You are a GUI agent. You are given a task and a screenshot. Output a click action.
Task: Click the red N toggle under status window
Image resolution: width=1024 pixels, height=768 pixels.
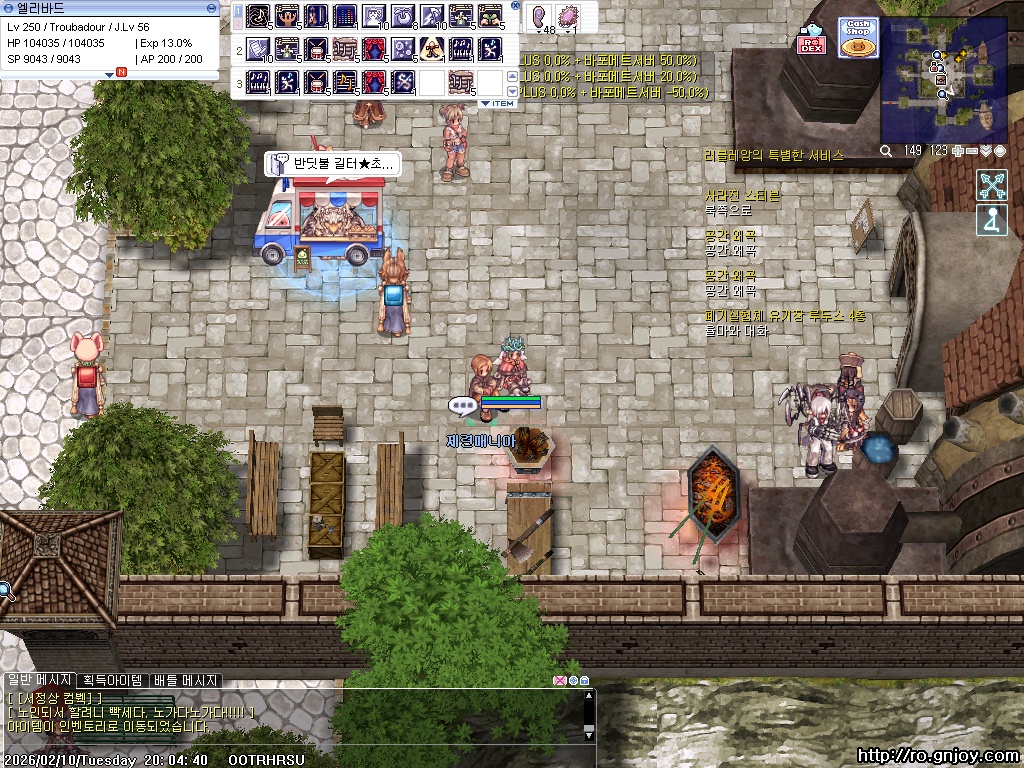(x=121, y=72)
